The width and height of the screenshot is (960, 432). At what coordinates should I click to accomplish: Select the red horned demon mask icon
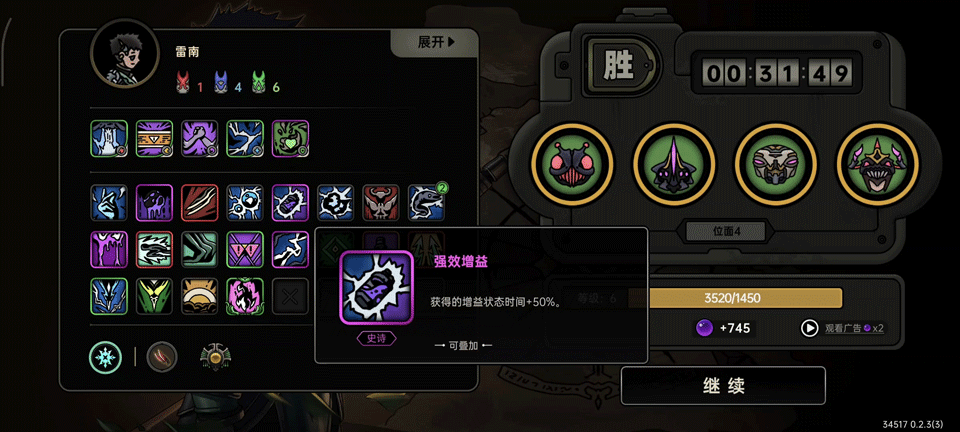[x=380, y=202]
